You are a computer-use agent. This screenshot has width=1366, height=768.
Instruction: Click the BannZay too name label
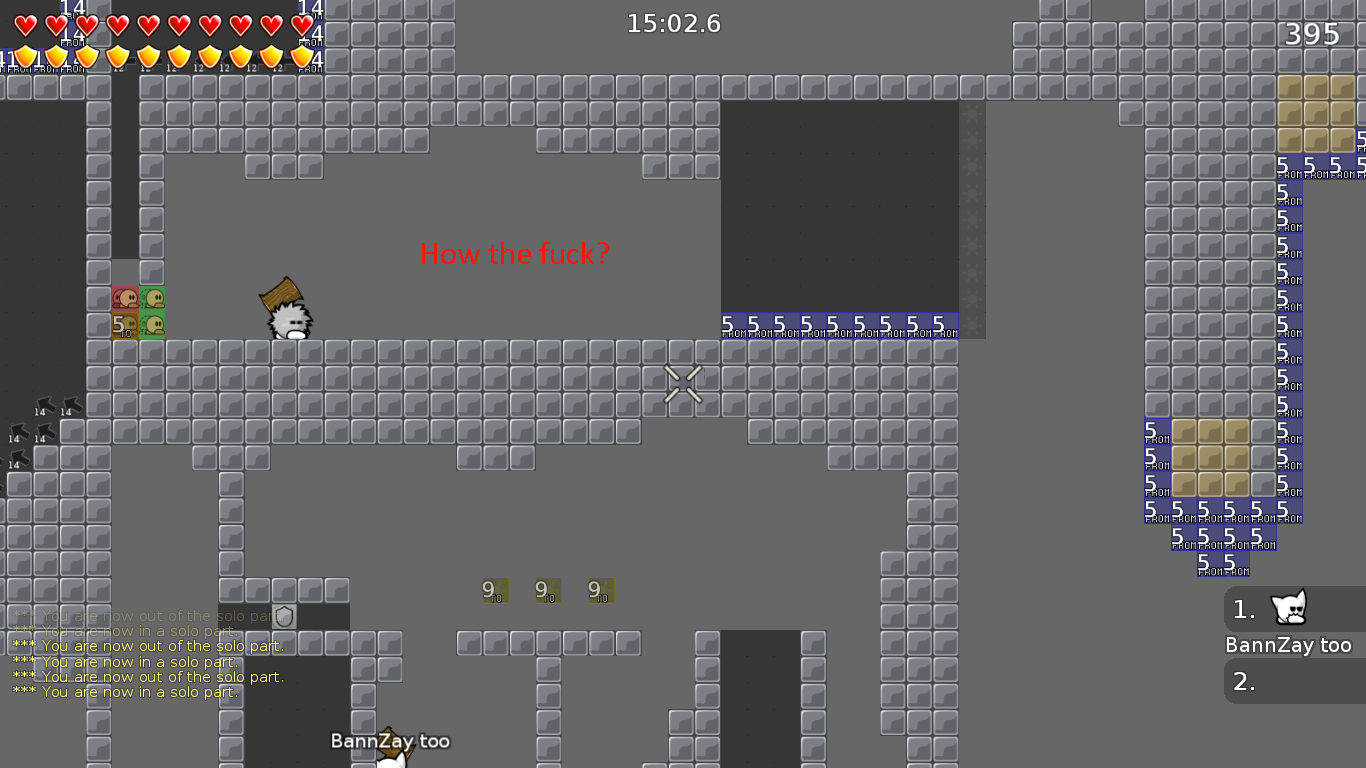[390, 741]
